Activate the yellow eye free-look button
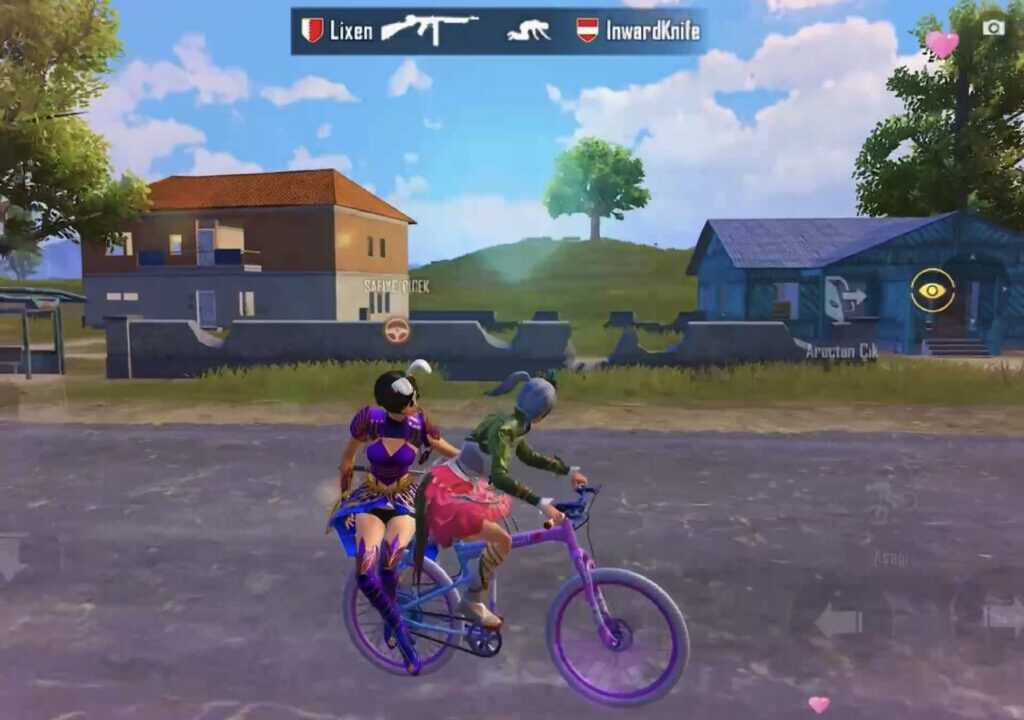Image resolution: width=1024 pixels, height=720 pixels. click(932, 290)
